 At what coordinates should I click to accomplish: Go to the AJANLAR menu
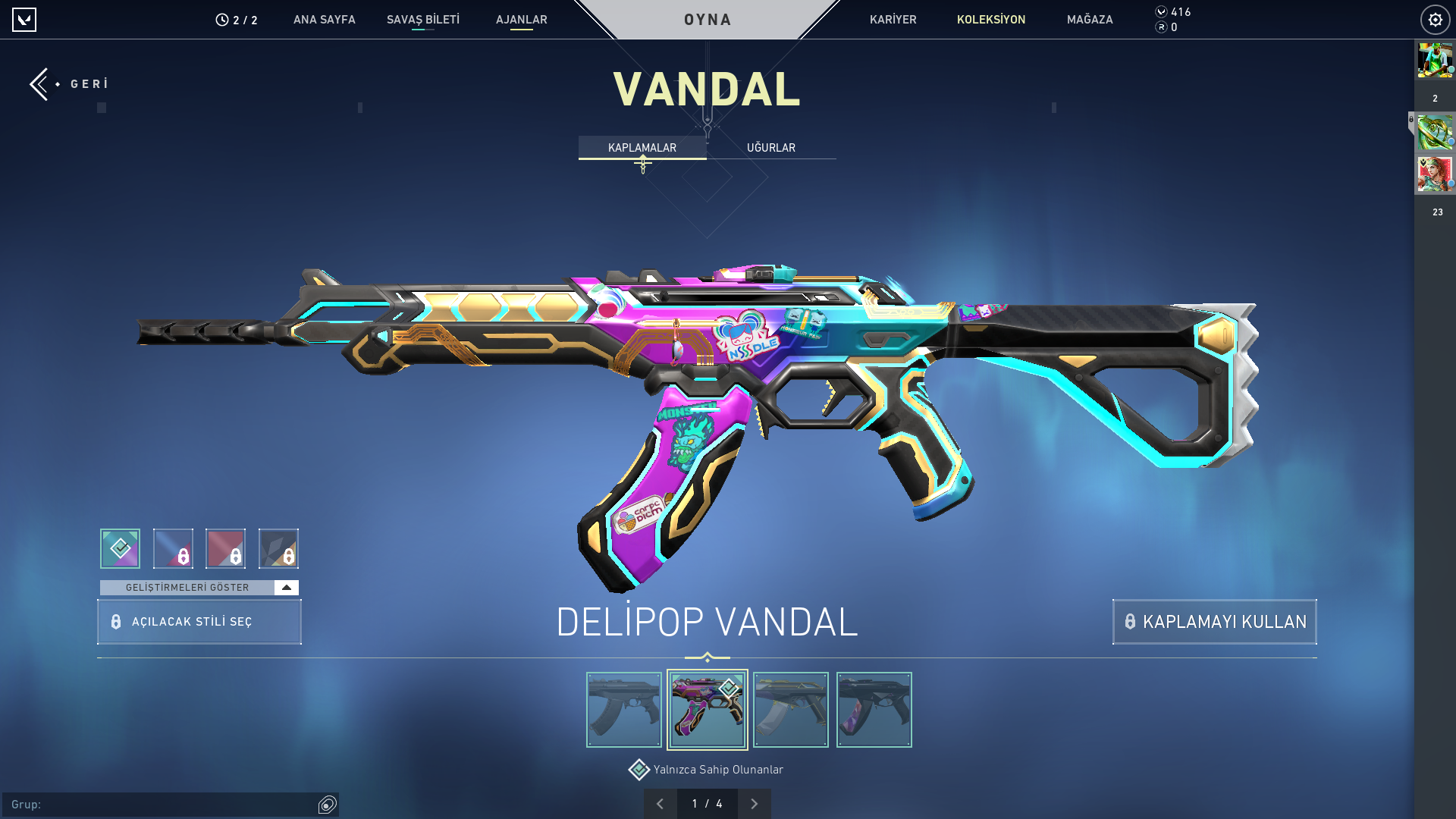[x=521, y=20]
